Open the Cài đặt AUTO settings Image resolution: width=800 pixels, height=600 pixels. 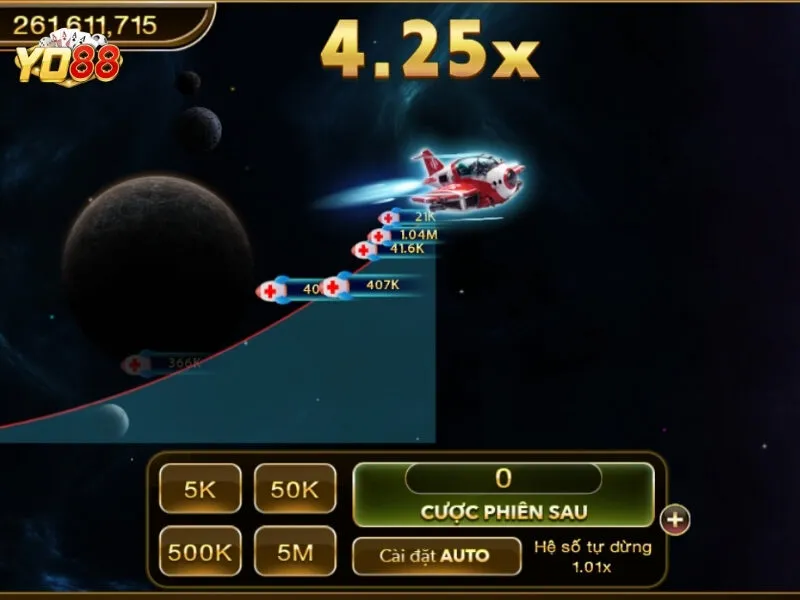click(x=436, y=556)
